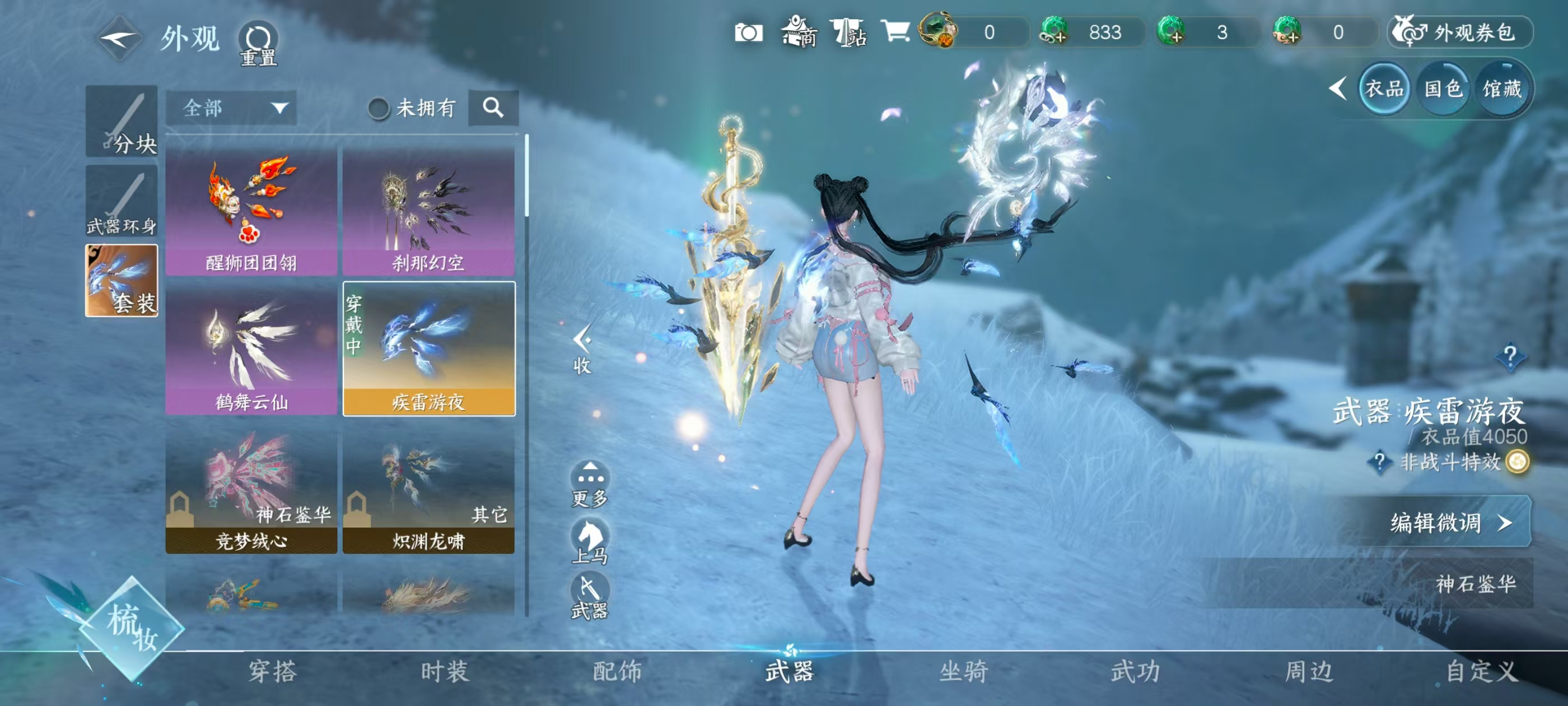Open the weapon search magnifier
Viewport: 1568px width, 706px height.
click(493, 109)
